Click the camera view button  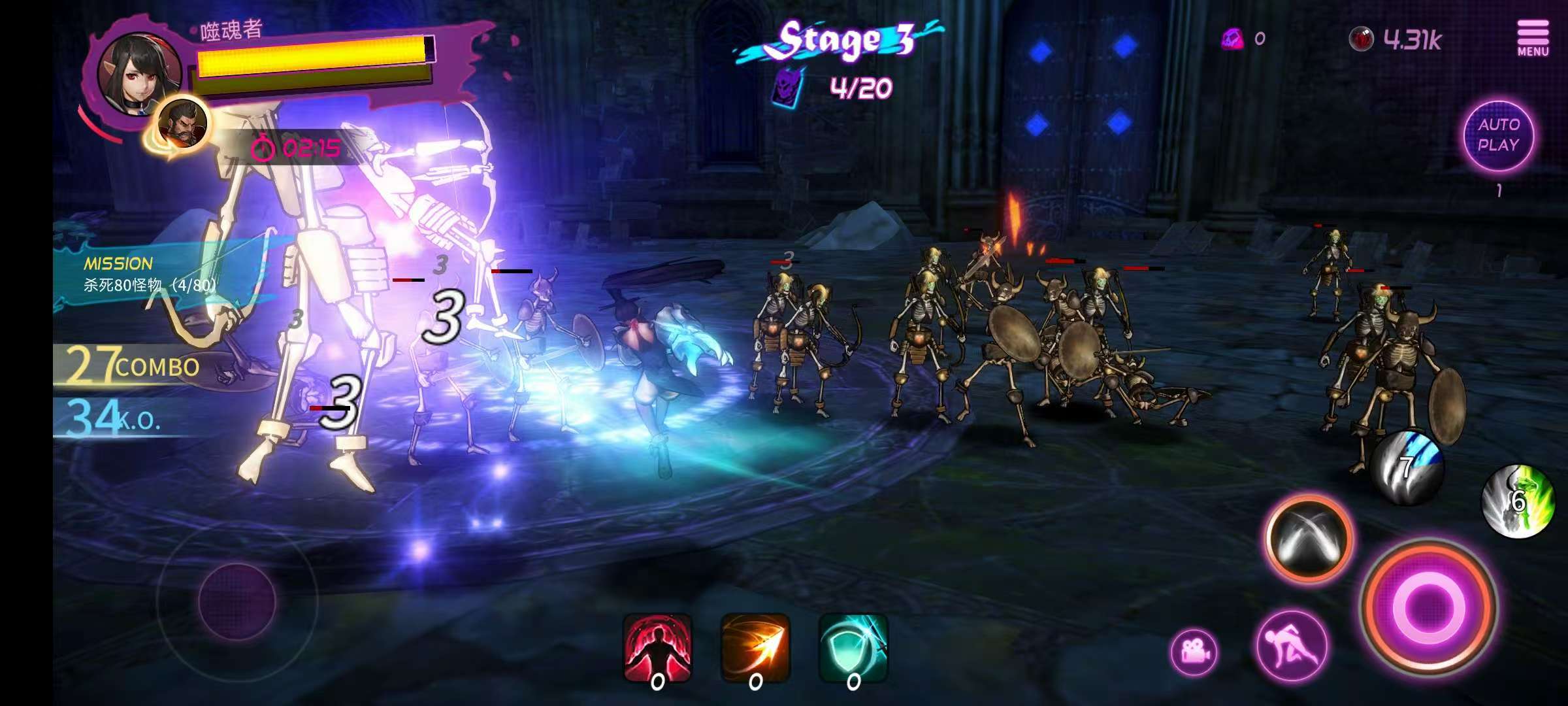click(x=1194, y=652)
